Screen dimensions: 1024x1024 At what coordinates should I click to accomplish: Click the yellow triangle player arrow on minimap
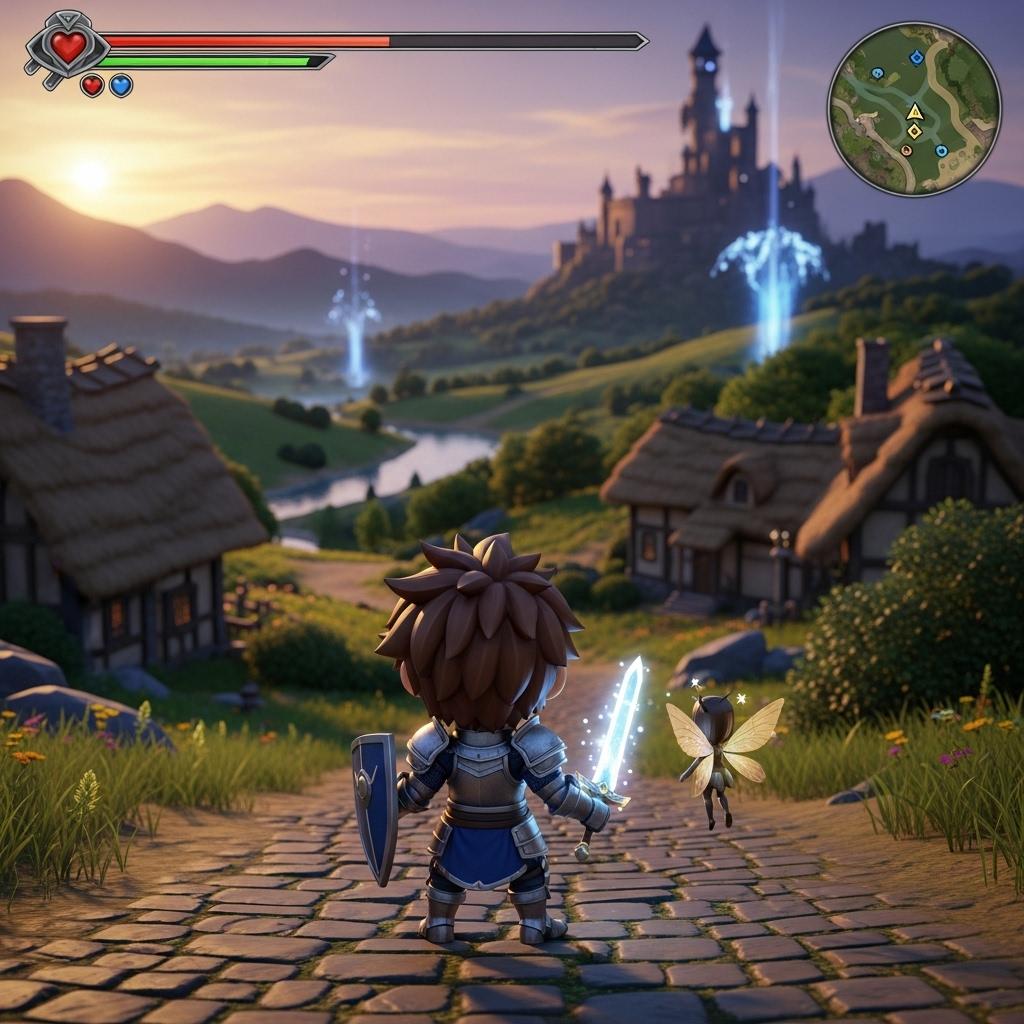pyautogui.click(x=914, y=111)
